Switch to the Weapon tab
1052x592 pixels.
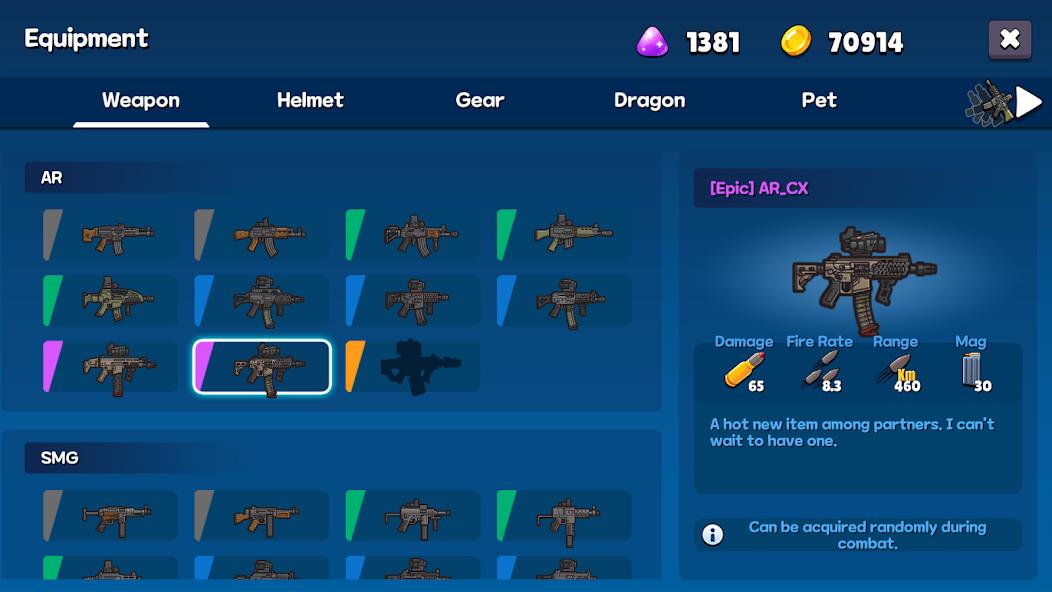141,101
